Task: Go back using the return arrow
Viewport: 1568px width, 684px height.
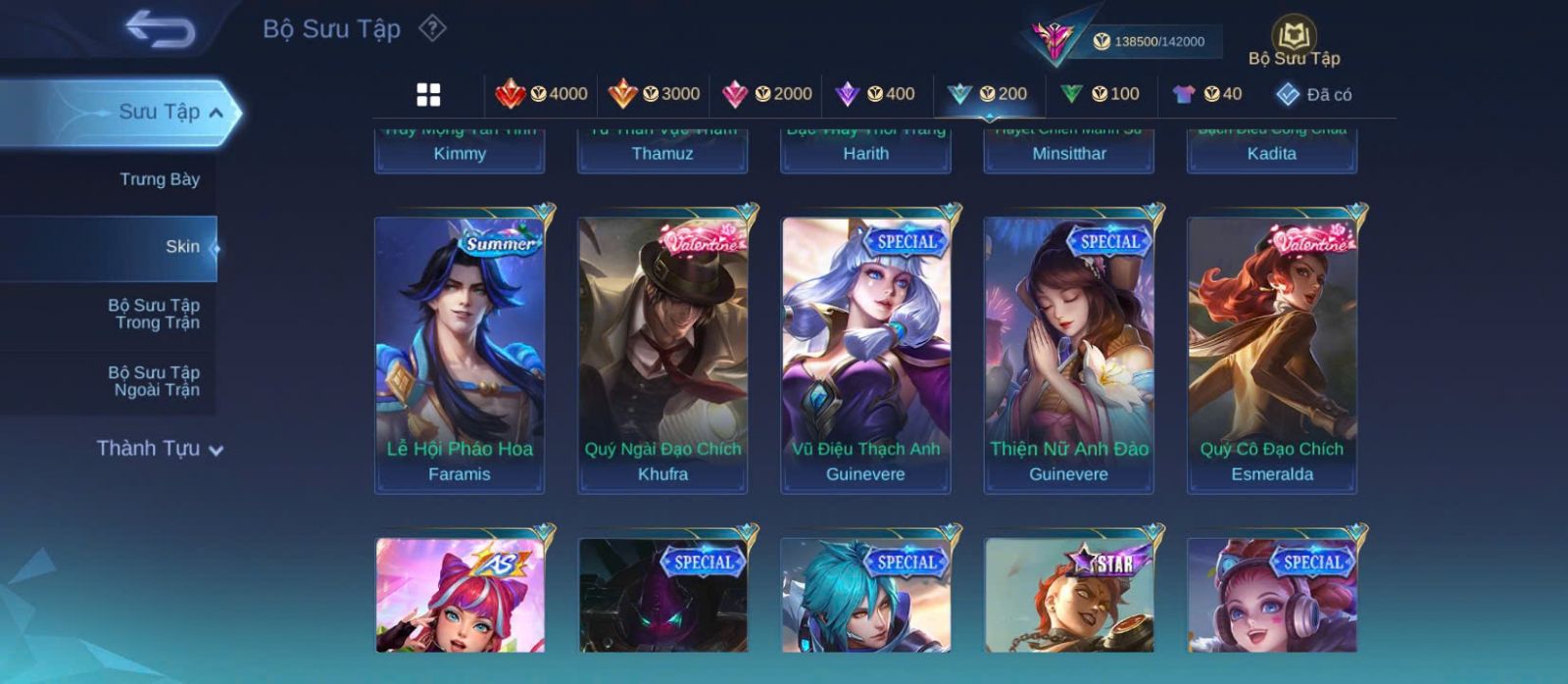Action: pos(160,29)
